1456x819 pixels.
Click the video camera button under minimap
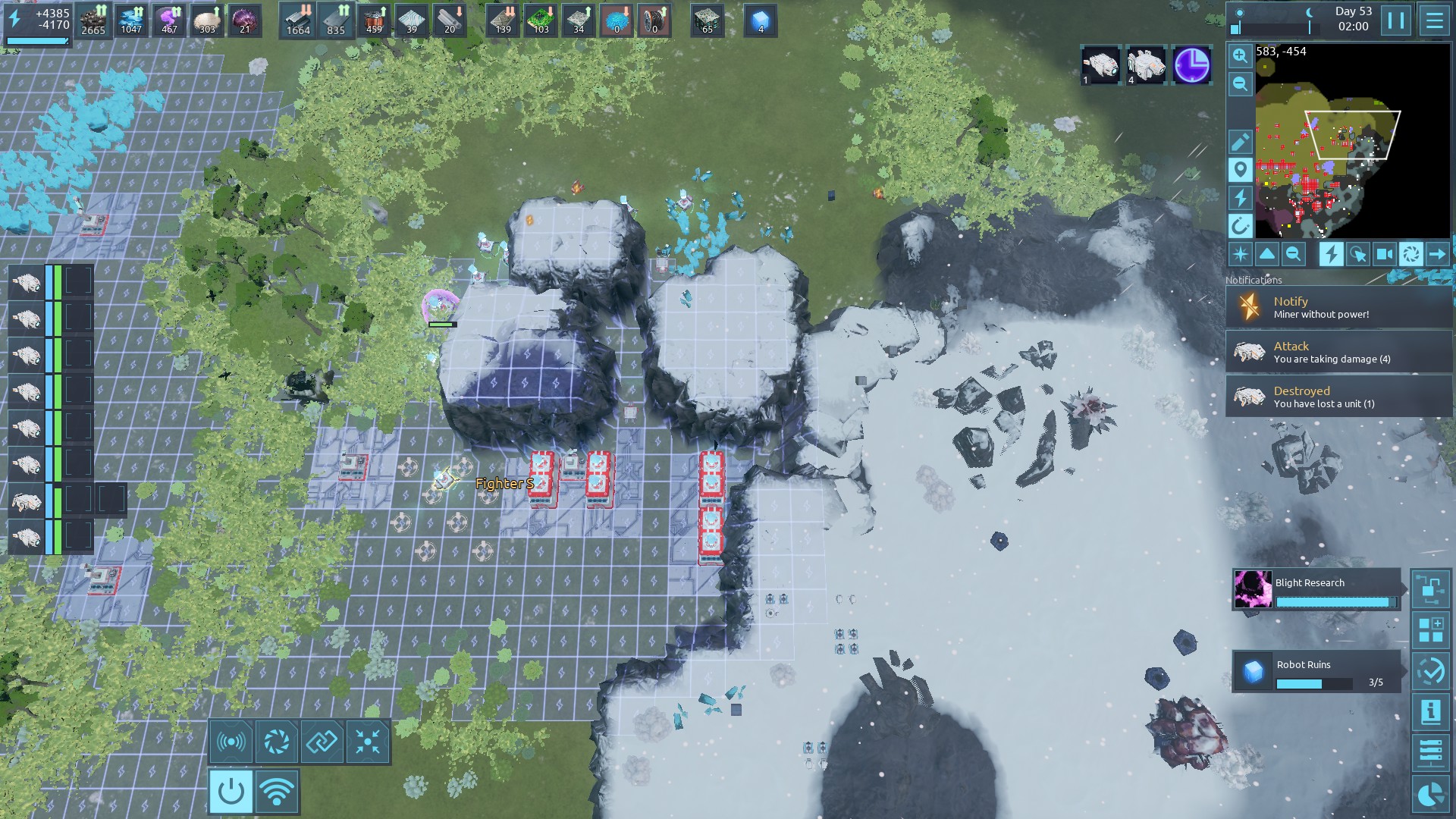tap(1384, 254)
